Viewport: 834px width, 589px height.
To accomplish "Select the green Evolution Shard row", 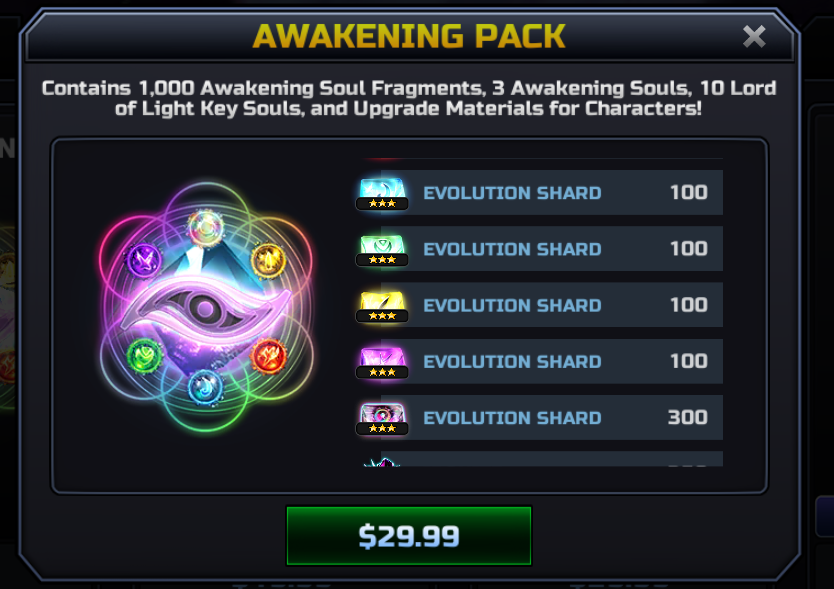I will [540, 249].
